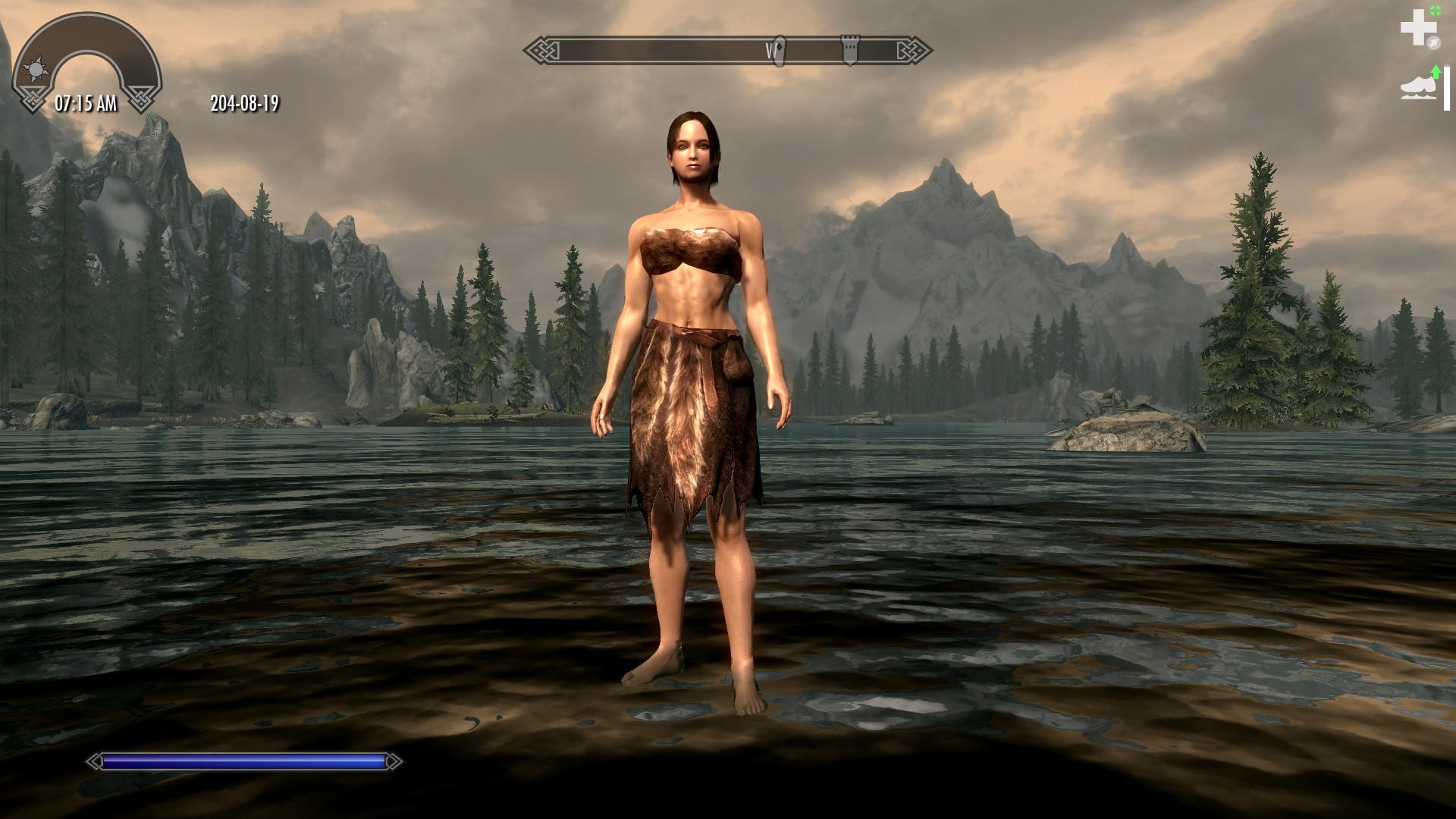
Task: Click the small airplane travel icon
Action: pos(1434,42)
